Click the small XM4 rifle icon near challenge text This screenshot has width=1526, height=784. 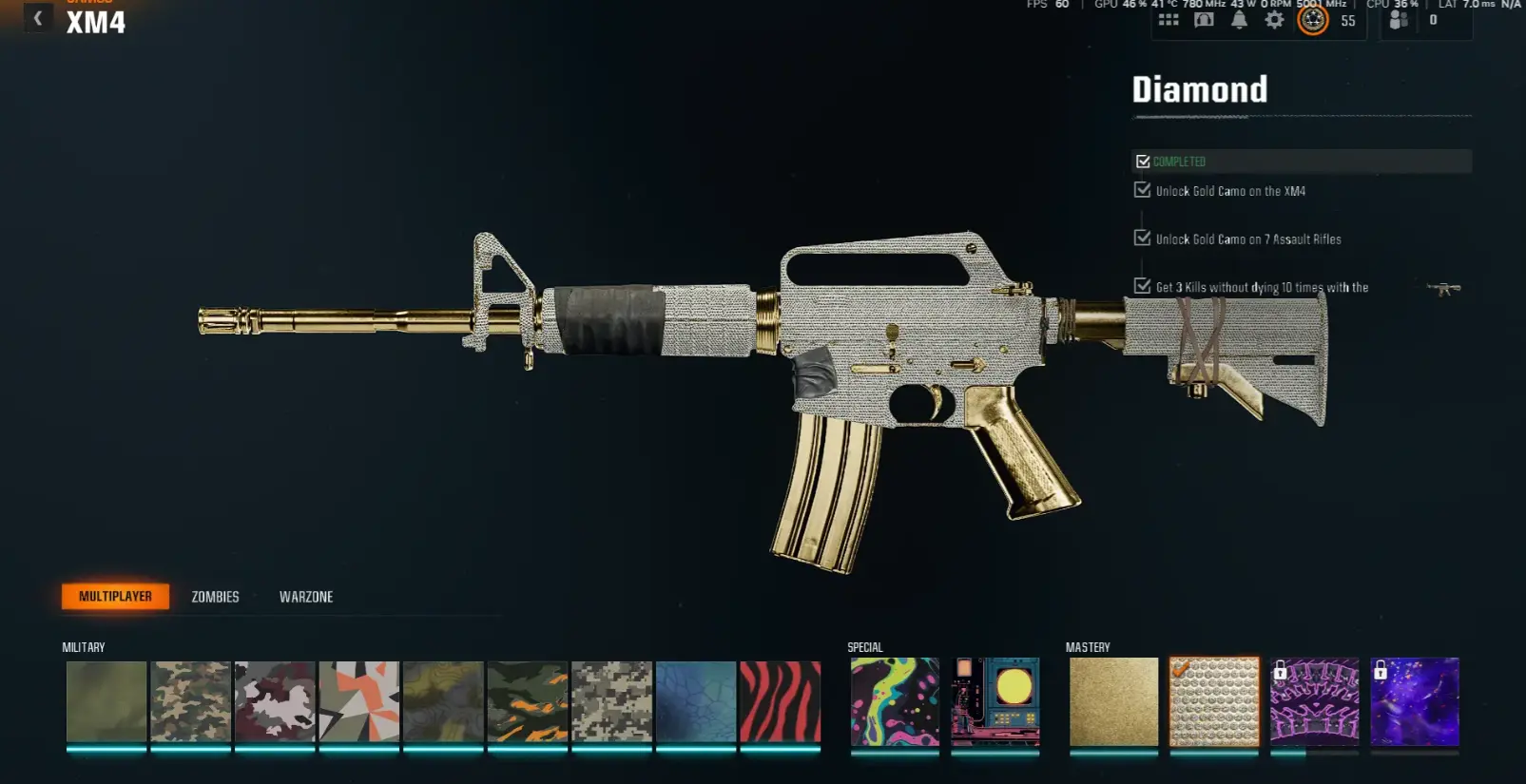click(x=1446, y=290)
